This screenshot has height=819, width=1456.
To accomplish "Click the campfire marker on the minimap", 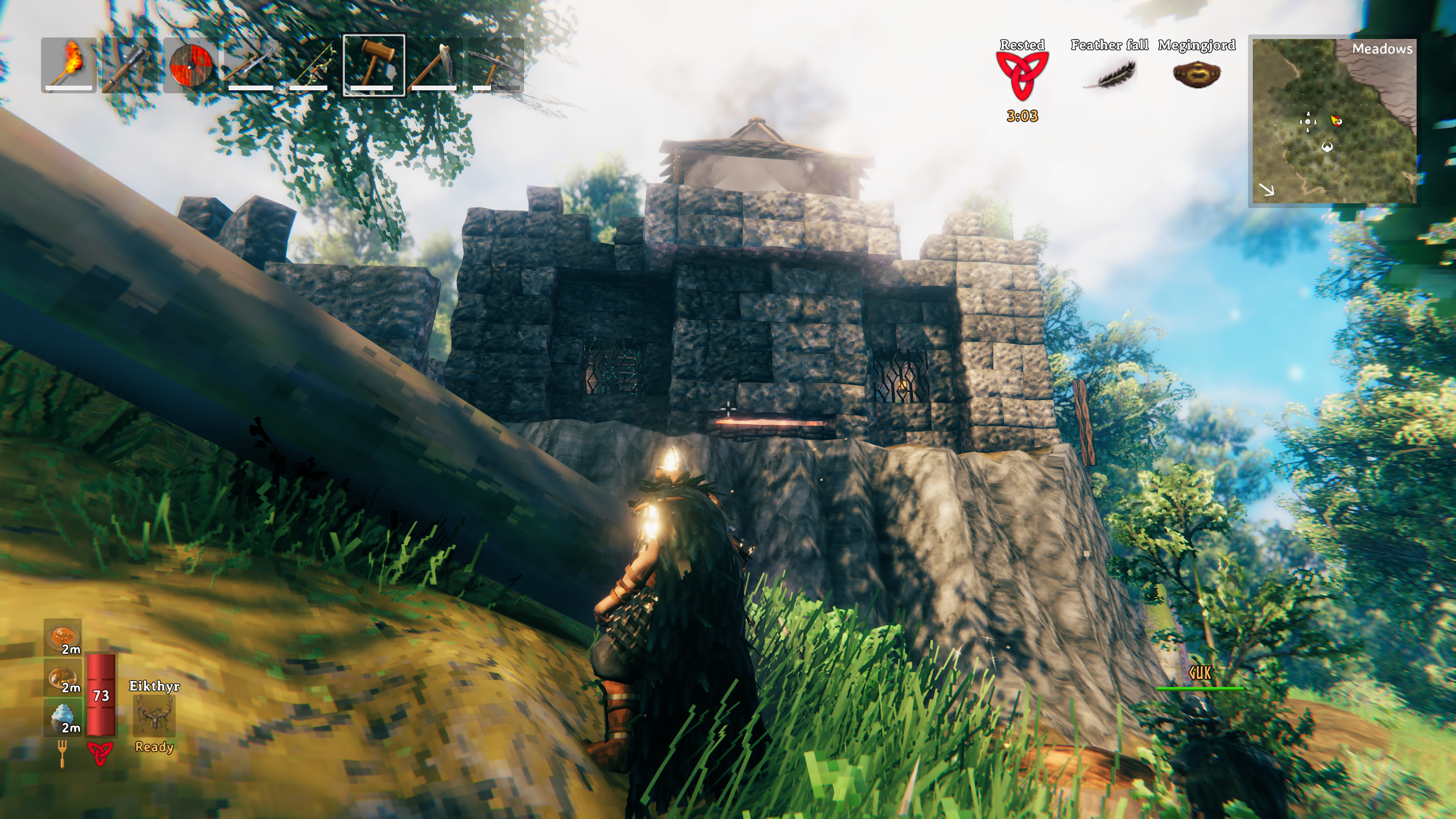I will [x=1335, y=120].
